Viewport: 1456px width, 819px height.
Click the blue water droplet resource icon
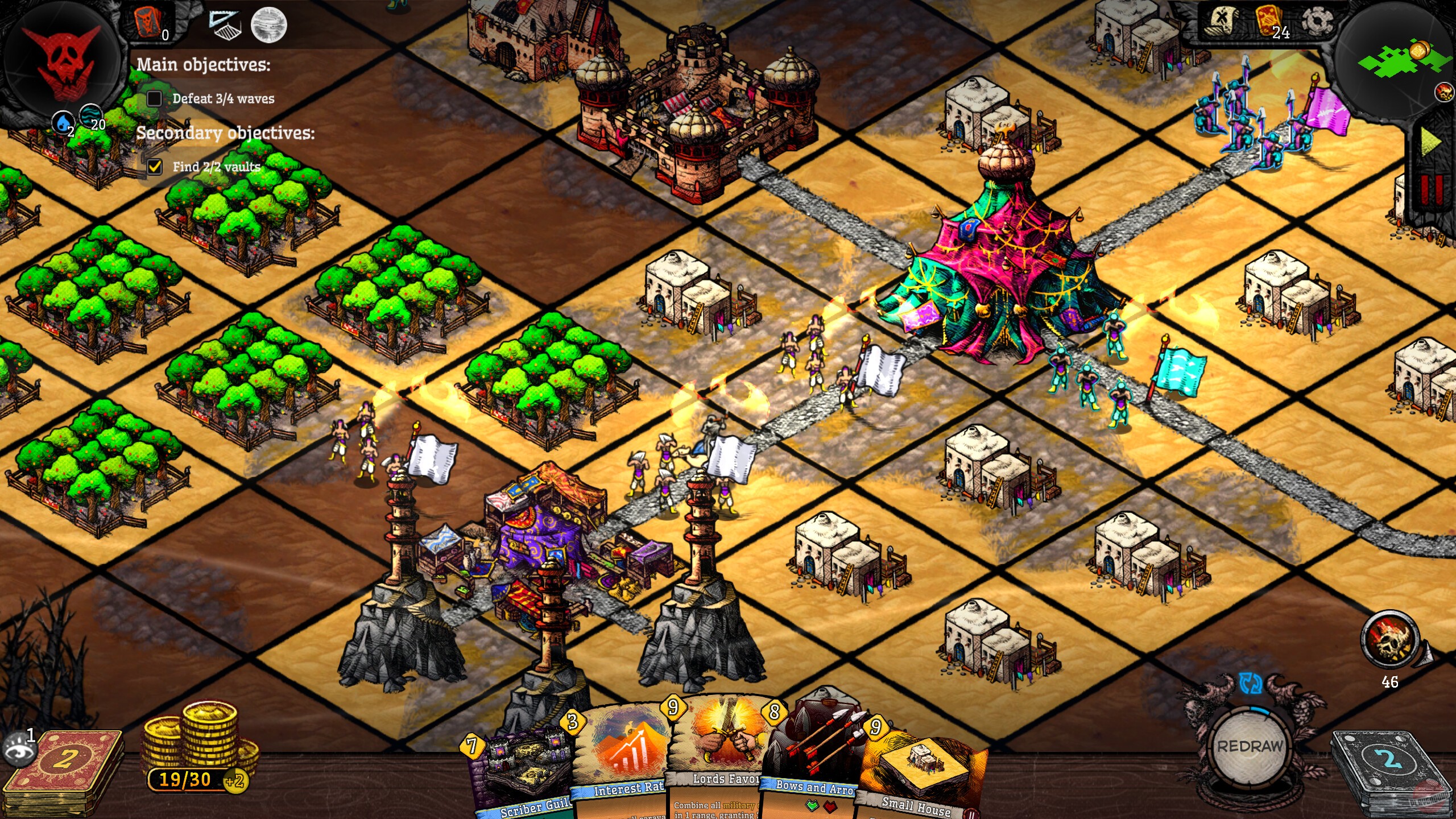pyautogui.click(x=64, y=122)
